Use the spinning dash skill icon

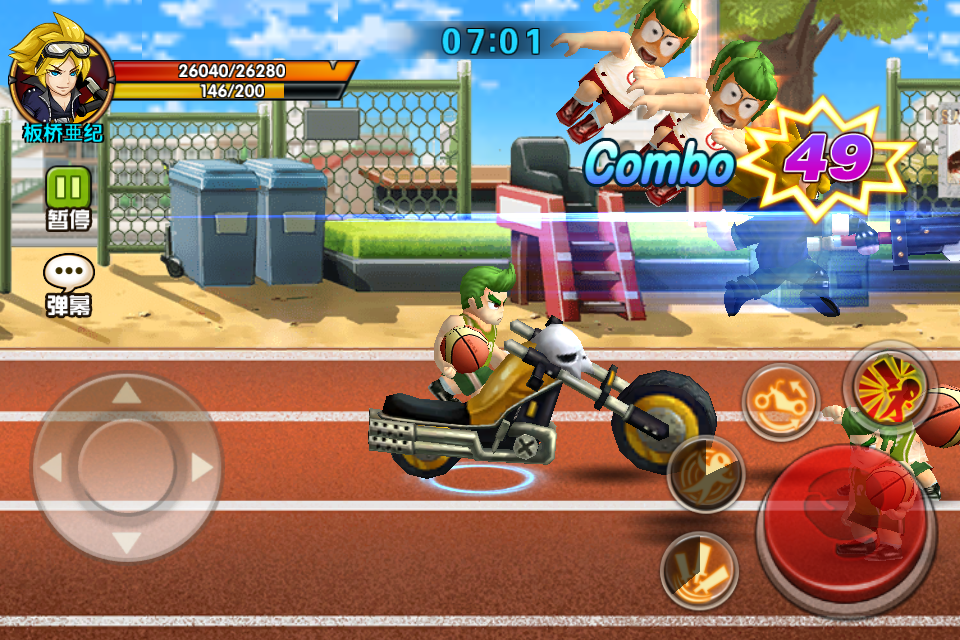[705, 474]
